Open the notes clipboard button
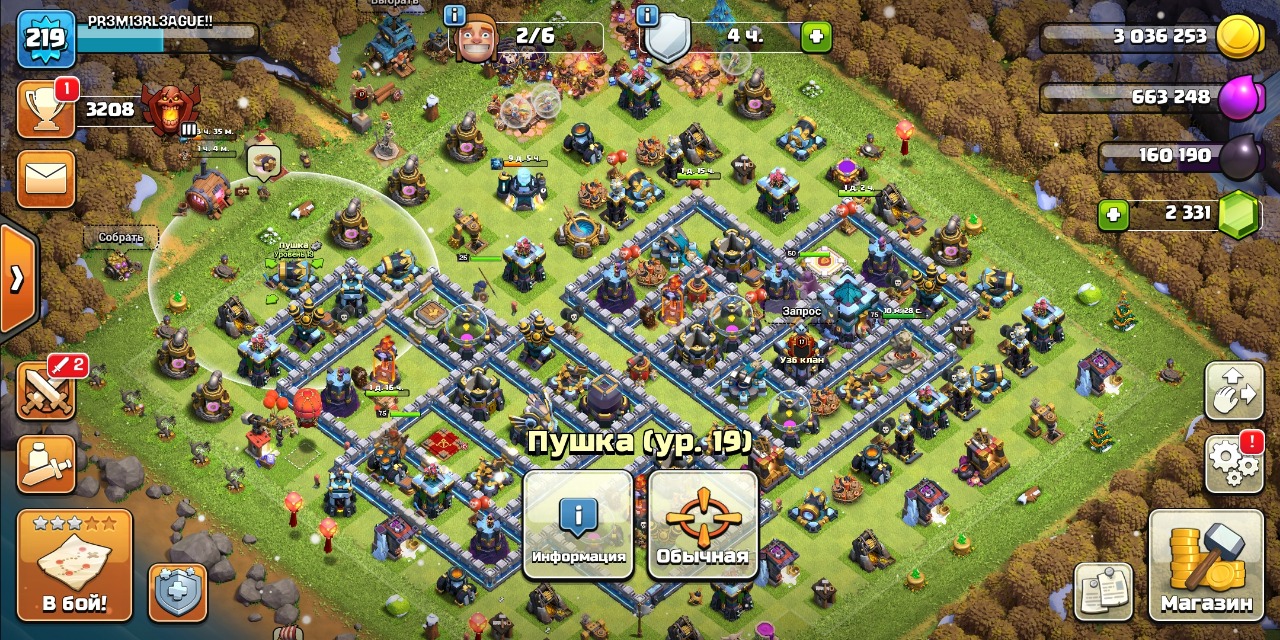This screenshot has width=1280, height=640. point(1103,591)
